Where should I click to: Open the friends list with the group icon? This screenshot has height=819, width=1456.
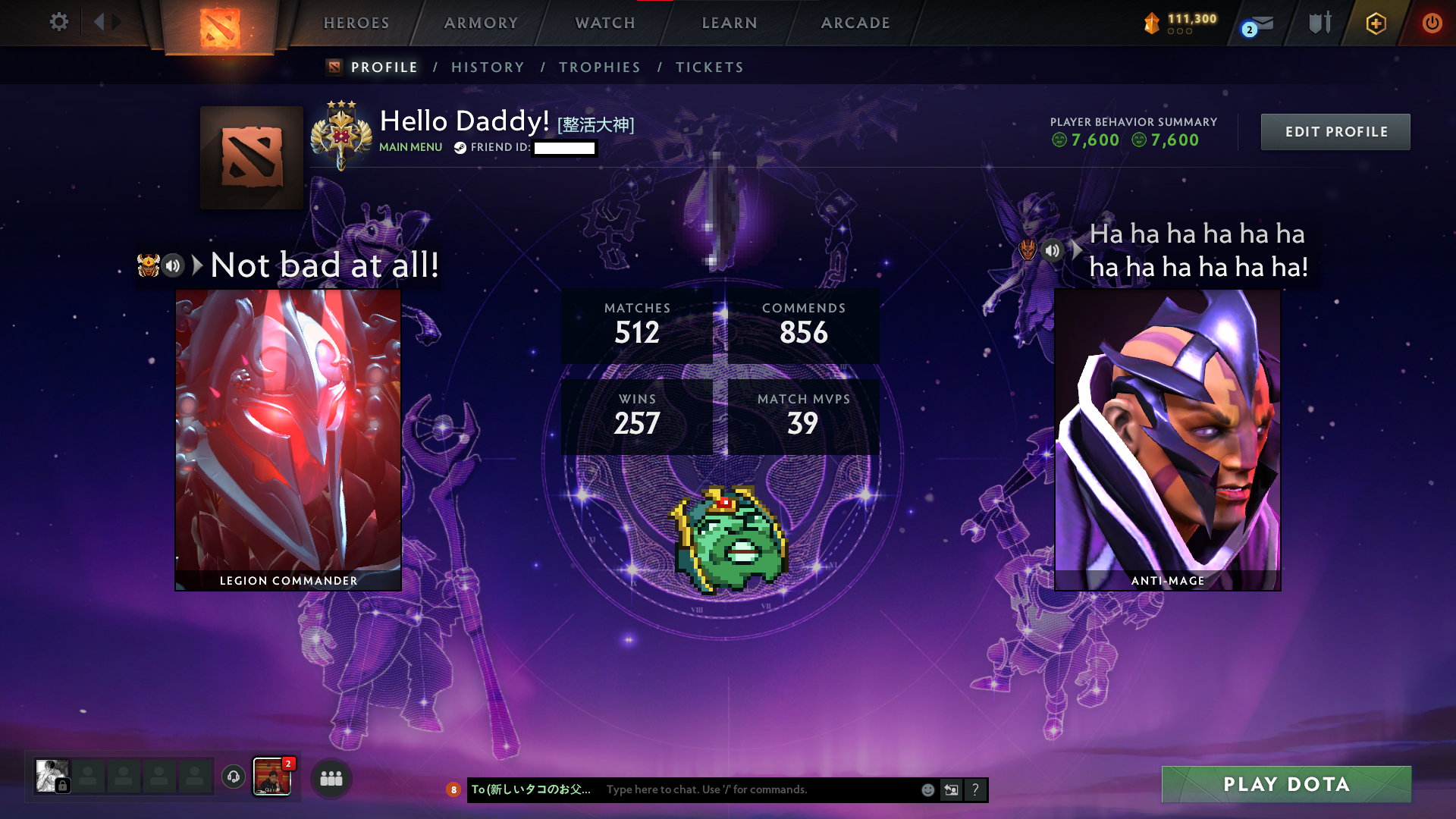point(331,777)
